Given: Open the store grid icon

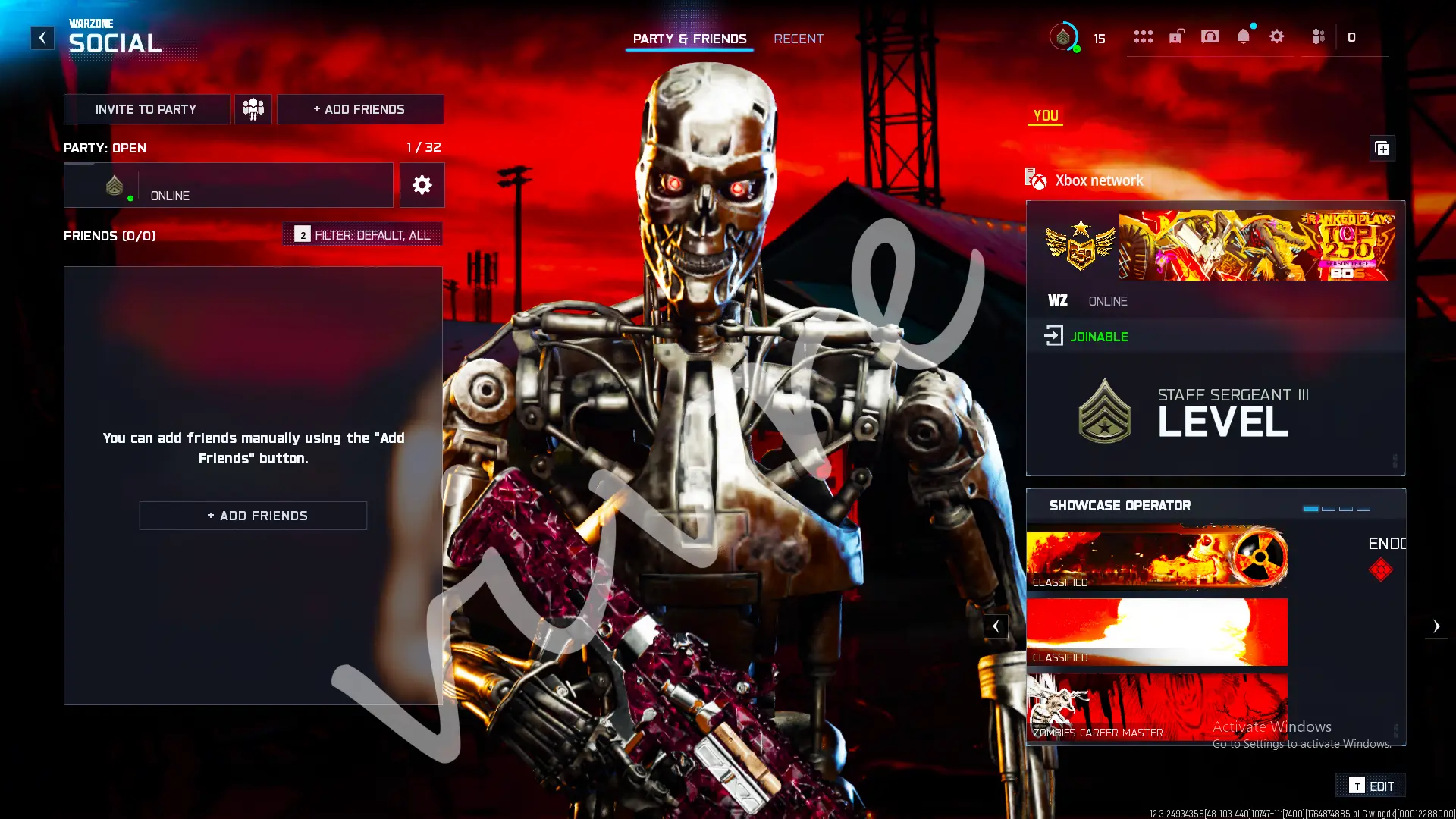Looking at the screenshot, I should (1144, 36).
